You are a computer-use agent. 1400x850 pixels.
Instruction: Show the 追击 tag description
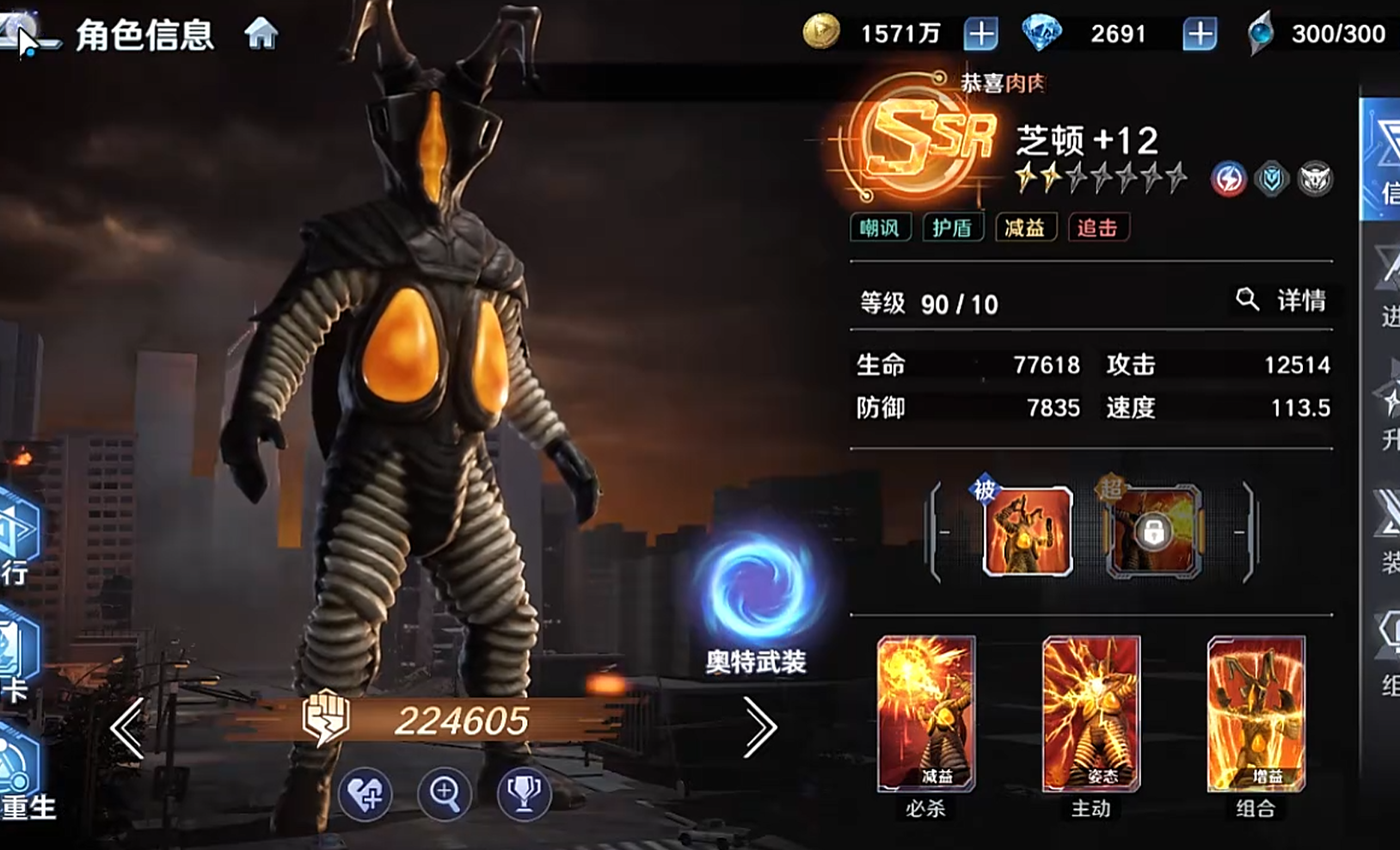[1097, 228]
